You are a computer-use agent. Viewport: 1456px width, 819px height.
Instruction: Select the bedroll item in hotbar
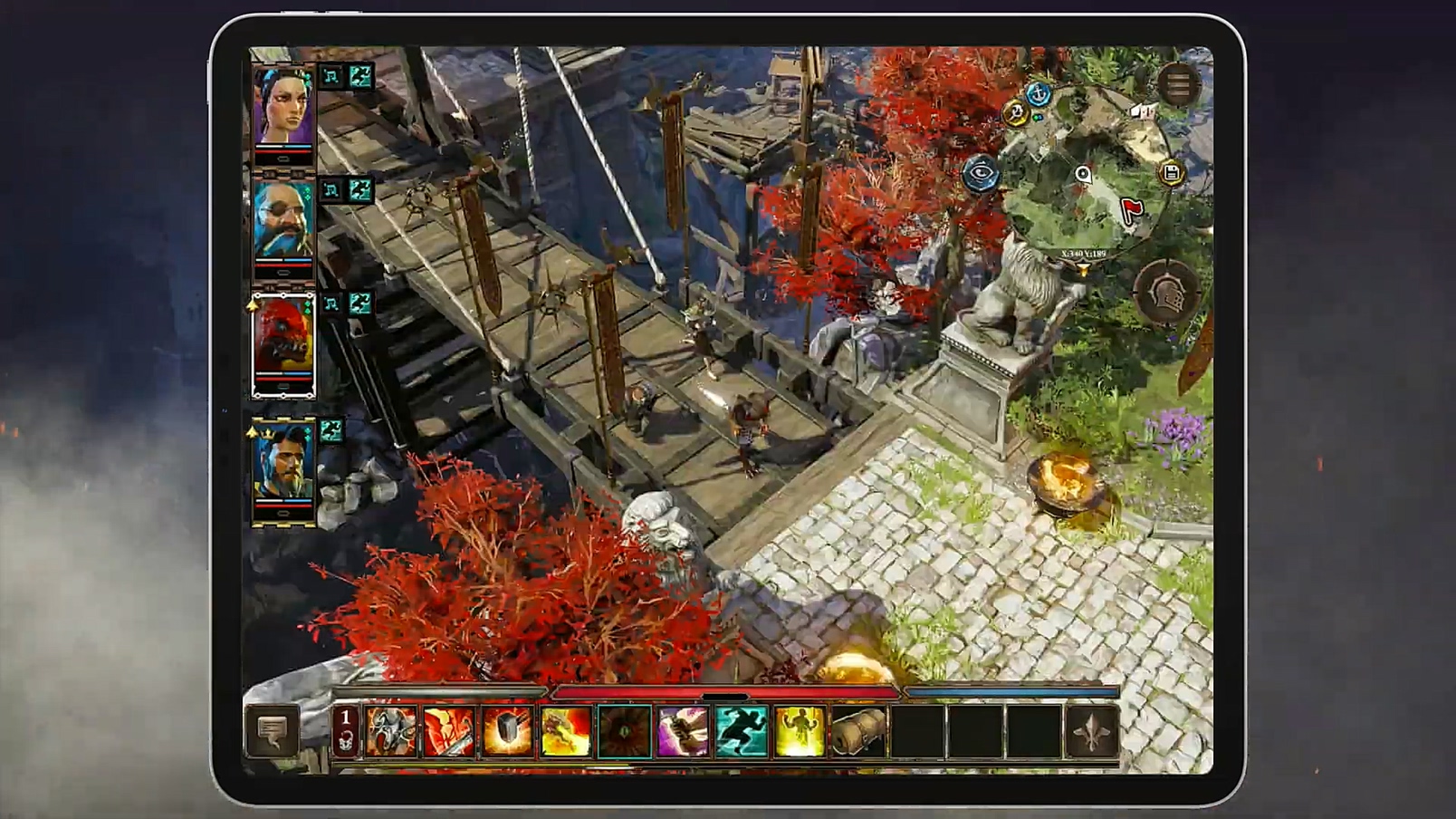pos(858,731)
